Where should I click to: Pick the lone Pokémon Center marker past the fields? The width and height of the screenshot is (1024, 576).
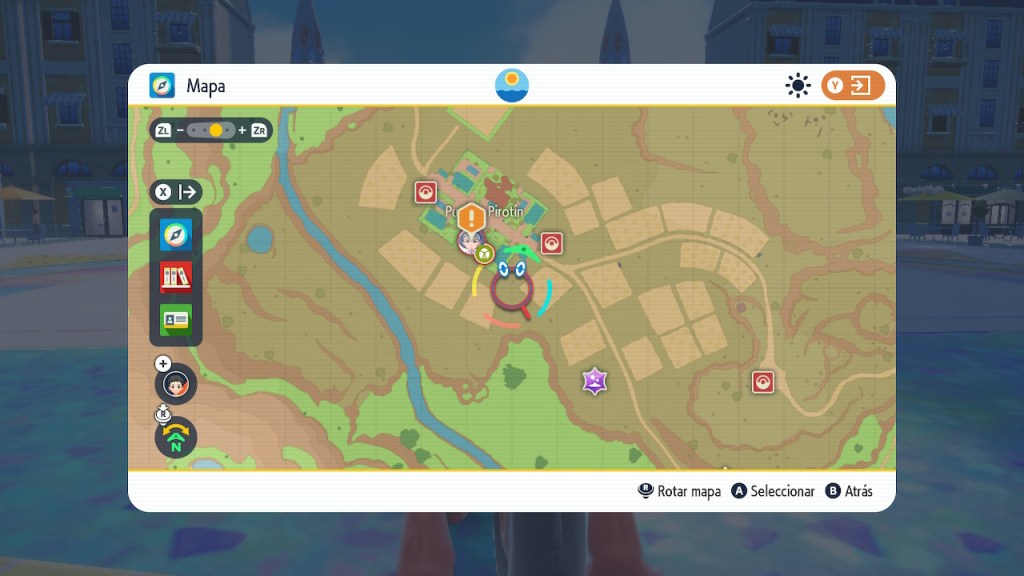point(763,381)
